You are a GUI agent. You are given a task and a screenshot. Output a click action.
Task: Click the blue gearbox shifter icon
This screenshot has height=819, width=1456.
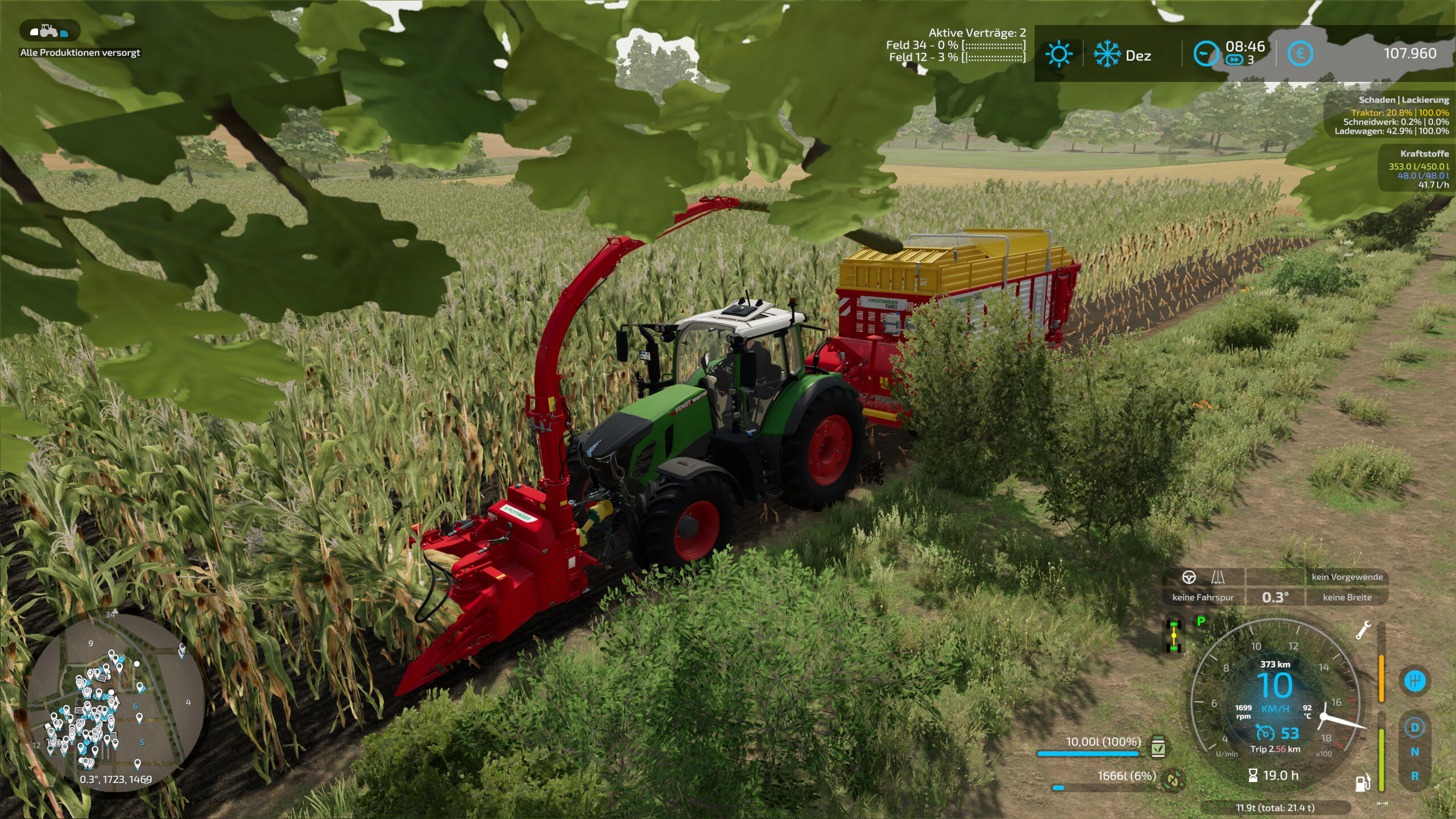(1414, 681)
